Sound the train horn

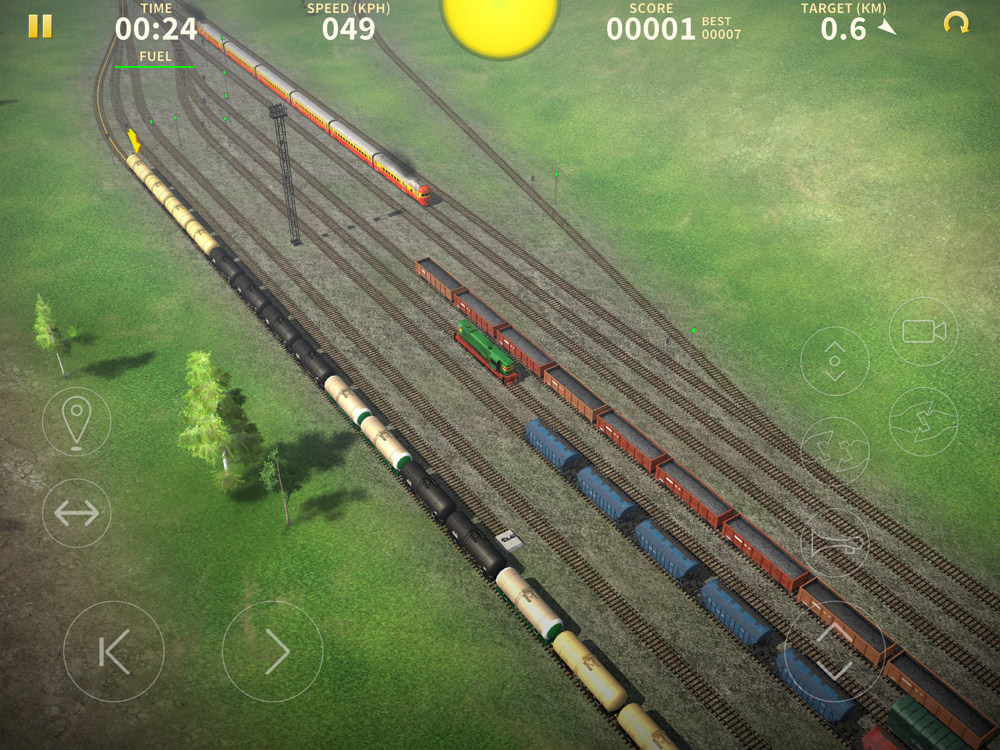[x=835, y=543]
